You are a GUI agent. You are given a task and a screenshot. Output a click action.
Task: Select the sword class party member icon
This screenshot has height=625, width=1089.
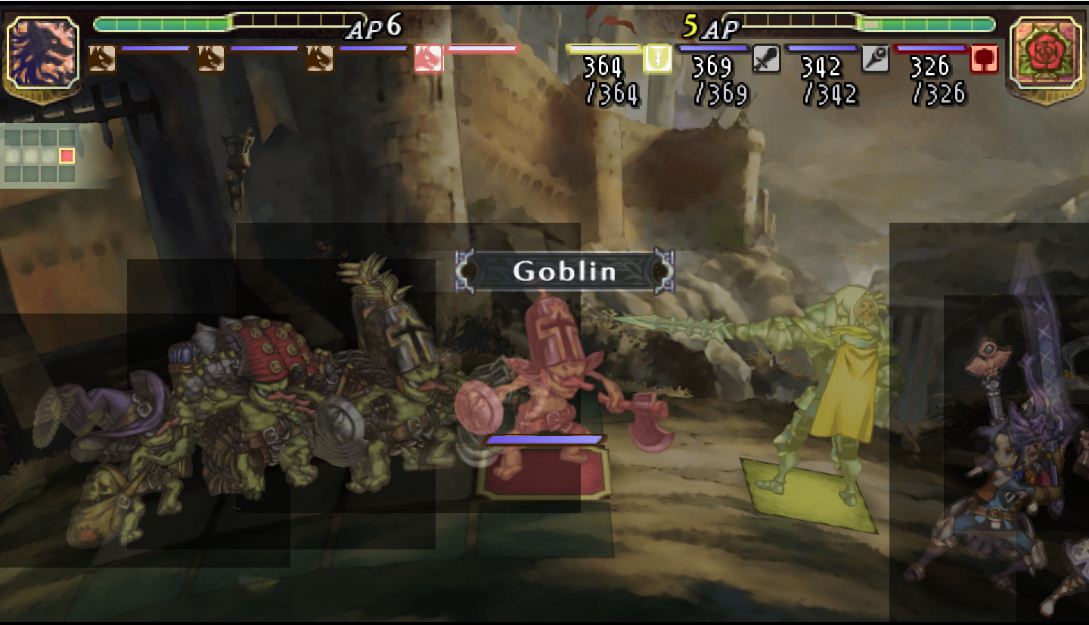[x=765, y=58]
